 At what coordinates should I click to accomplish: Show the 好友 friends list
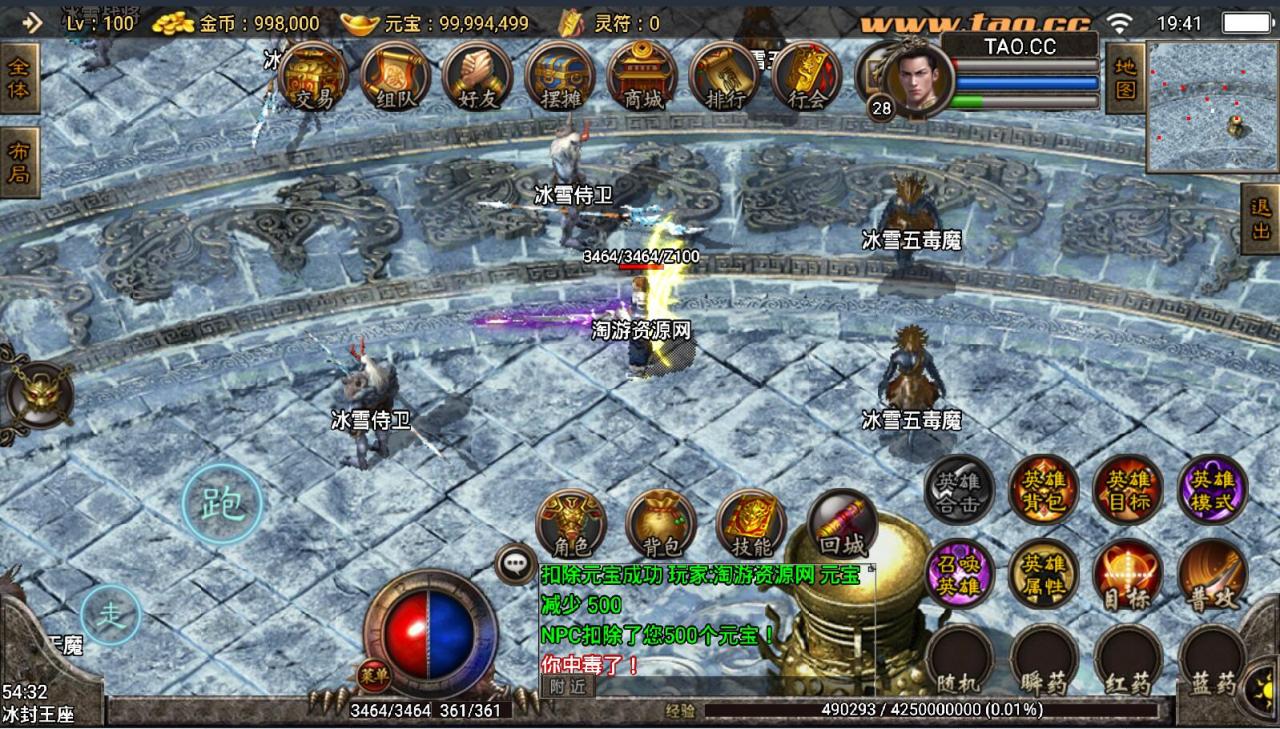coord(477,77)
